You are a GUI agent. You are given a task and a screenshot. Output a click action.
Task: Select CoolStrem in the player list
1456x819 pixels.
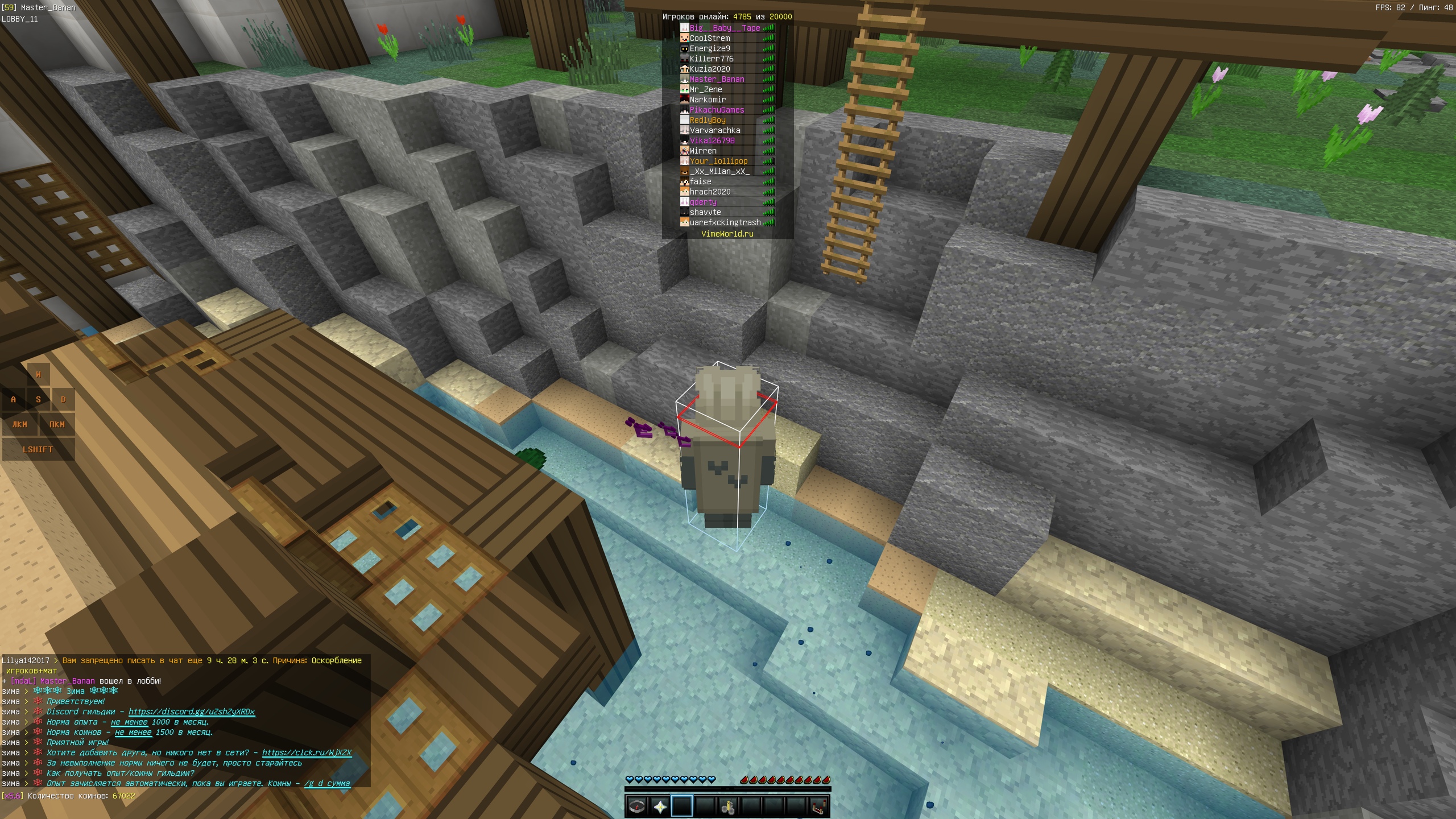tap(709, 38)
